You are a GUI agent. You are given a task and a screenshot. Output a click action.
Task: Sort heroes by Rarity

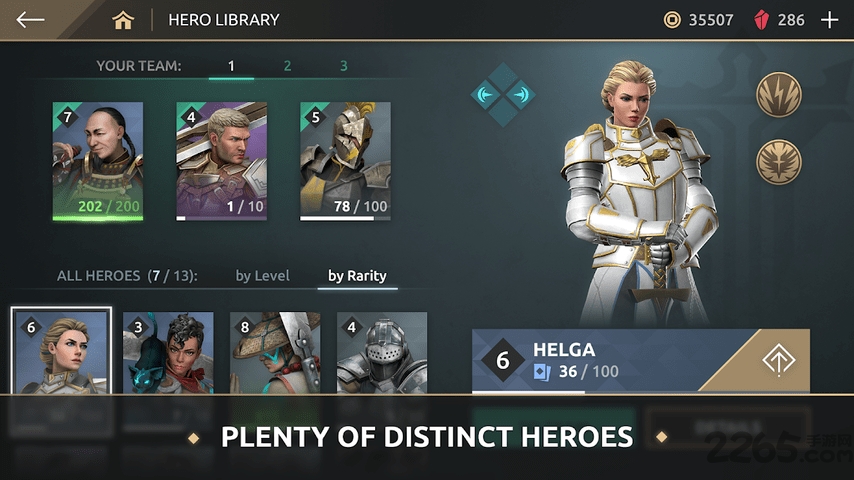357,276
